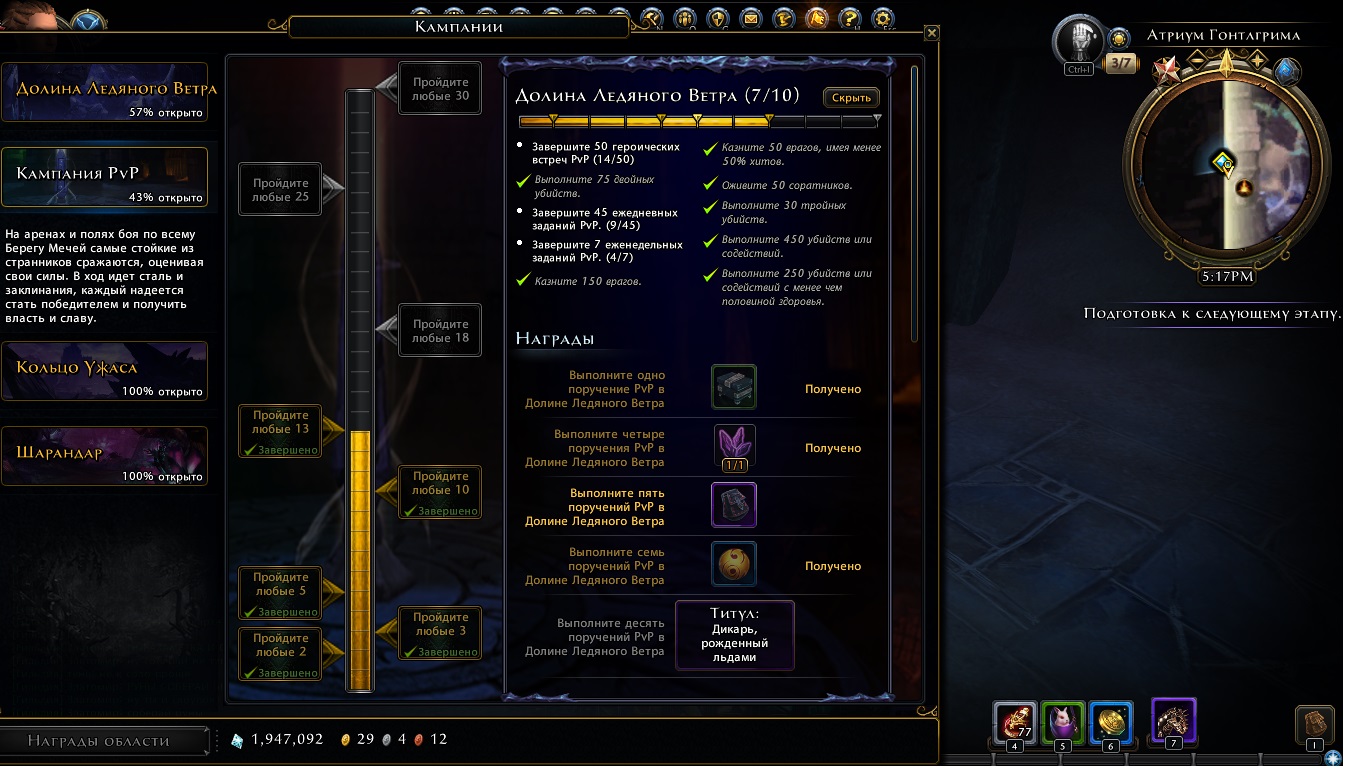Click the Скрыть button
This screenshot has width=1366, height=768.
851,98
